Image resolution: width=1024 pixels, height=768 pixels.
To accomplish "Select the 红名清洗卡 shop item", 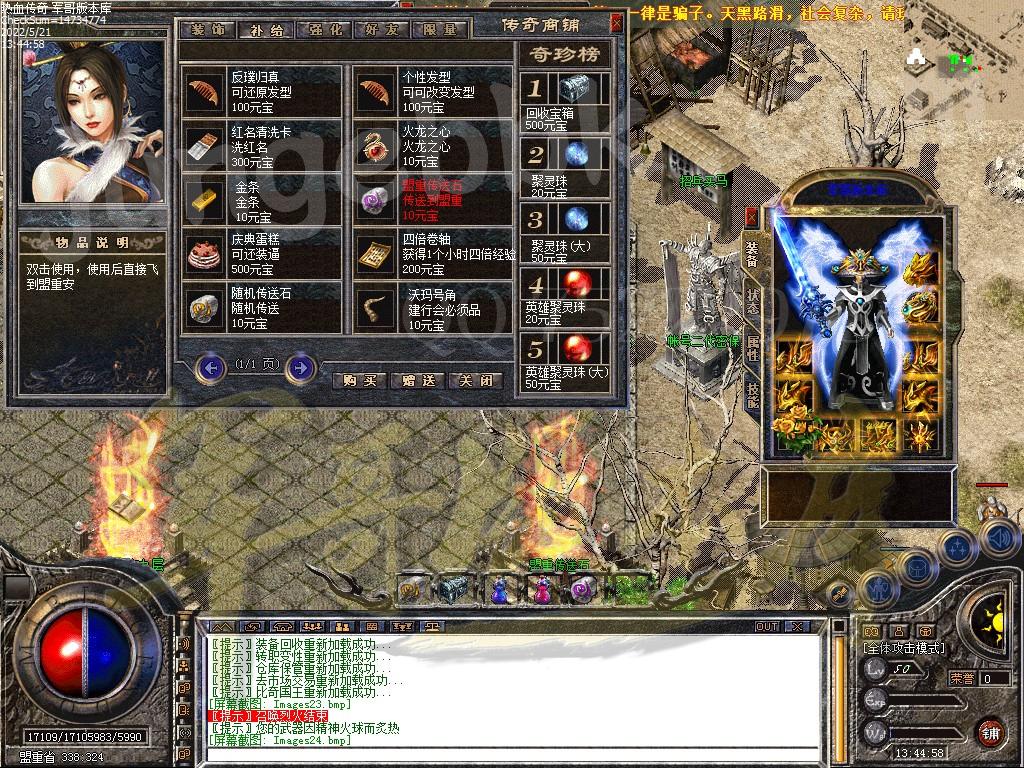I will click(x=263, y=146).
